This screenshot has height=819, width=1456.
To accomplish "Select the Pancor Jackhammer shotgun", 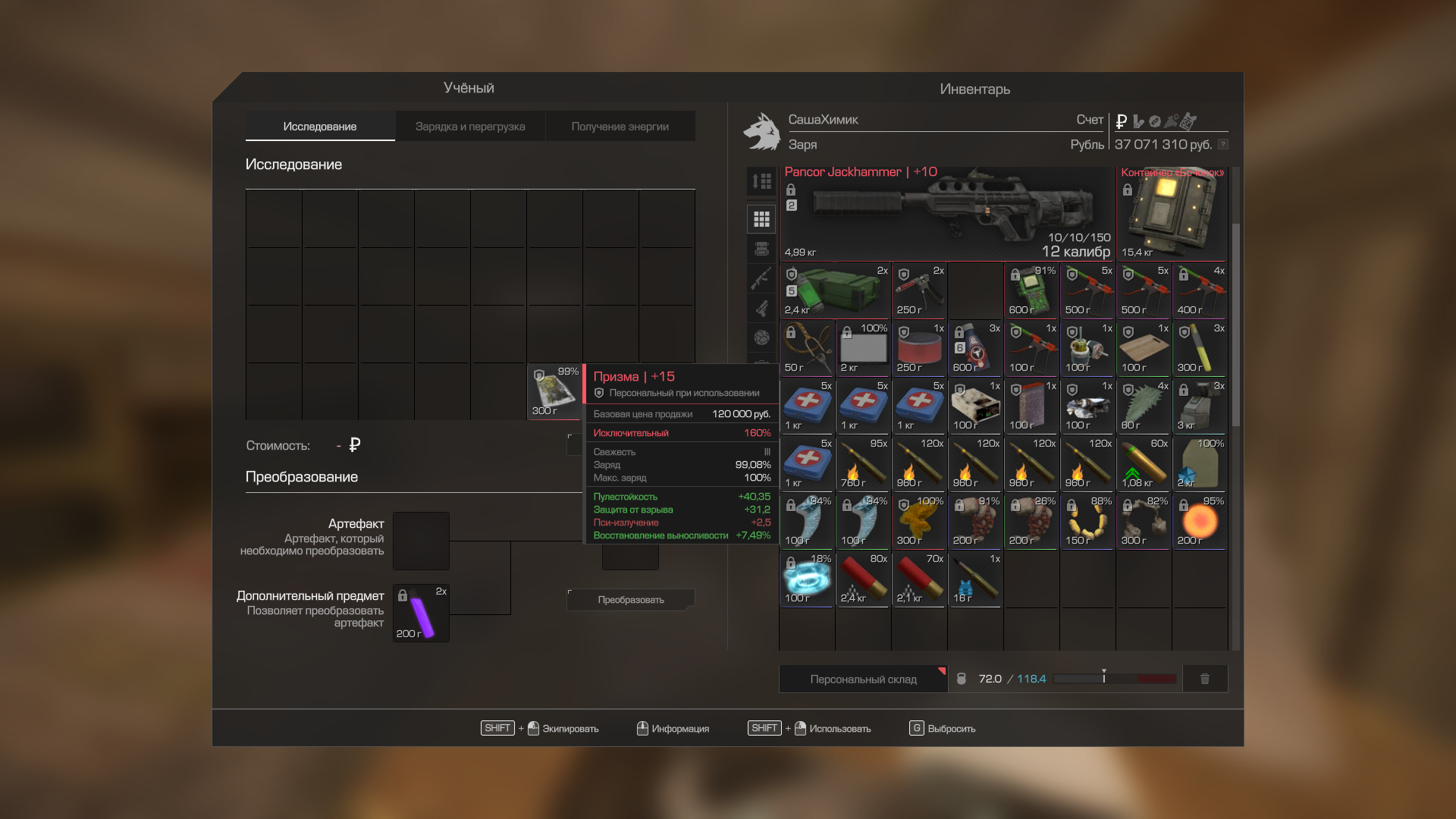I will (x=947, y=214).
